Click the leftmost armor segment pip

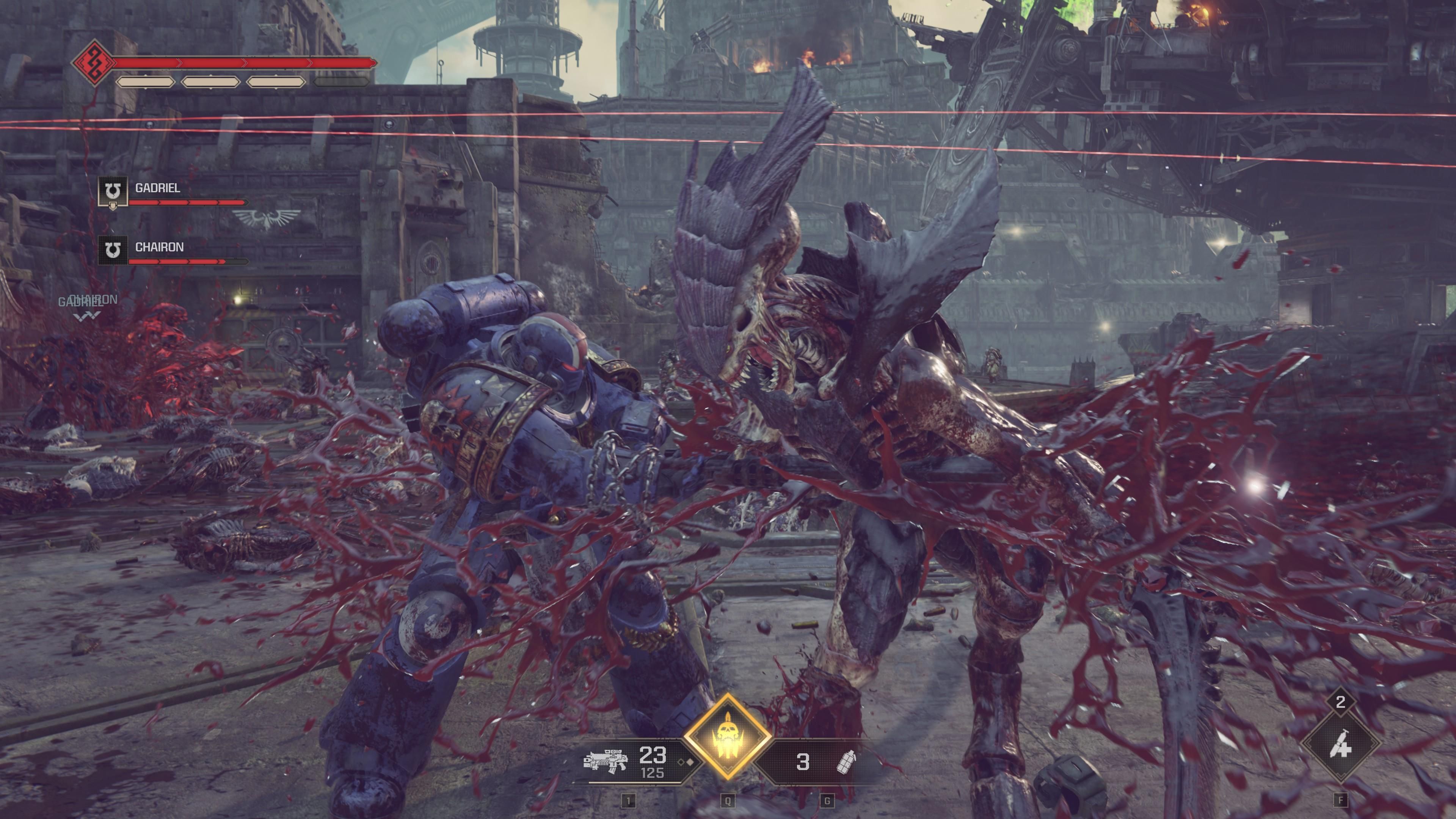pyautogui.click(x=146, y=82)
